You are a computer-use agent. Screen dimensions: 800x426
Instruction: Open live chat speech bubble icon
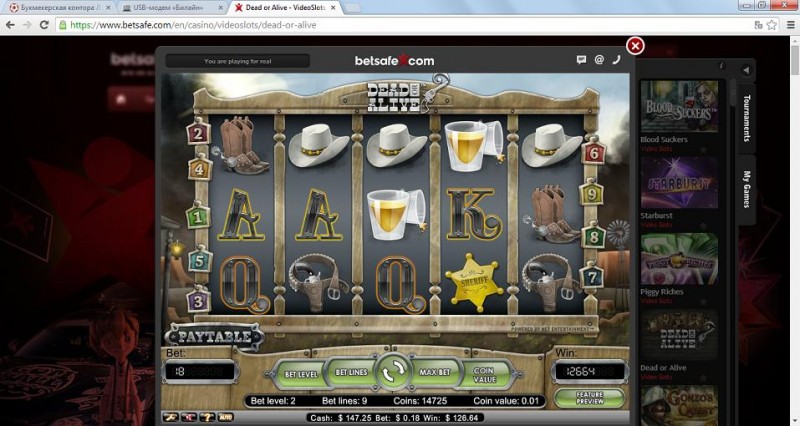[581, 60]
